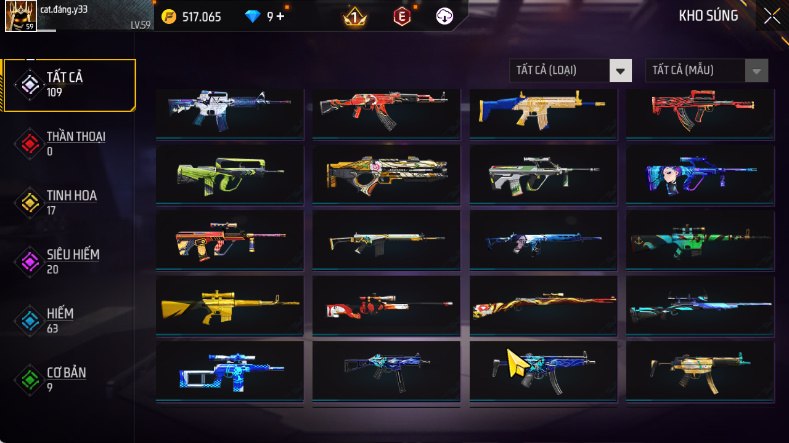Close the Kho Súng weapon vault
This screenshot has height=443, width=789.
click(771, 16)
